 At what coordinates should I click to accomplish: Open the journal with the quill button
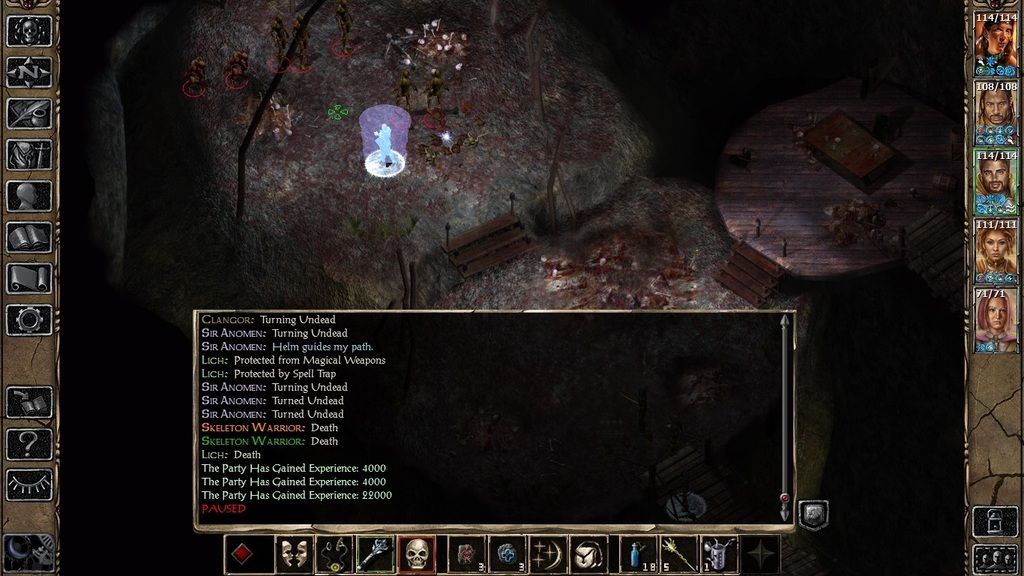click(x=29, y=112)
